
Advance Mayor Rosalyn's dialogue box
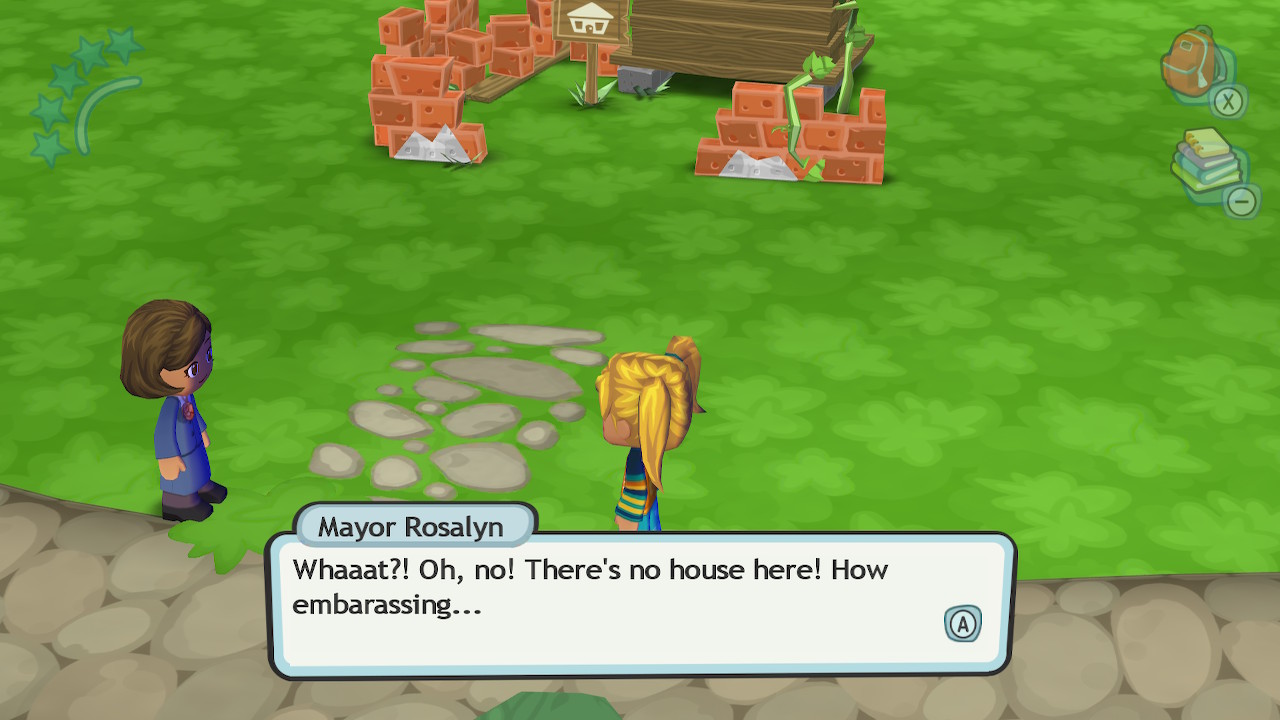coord(962,624)
